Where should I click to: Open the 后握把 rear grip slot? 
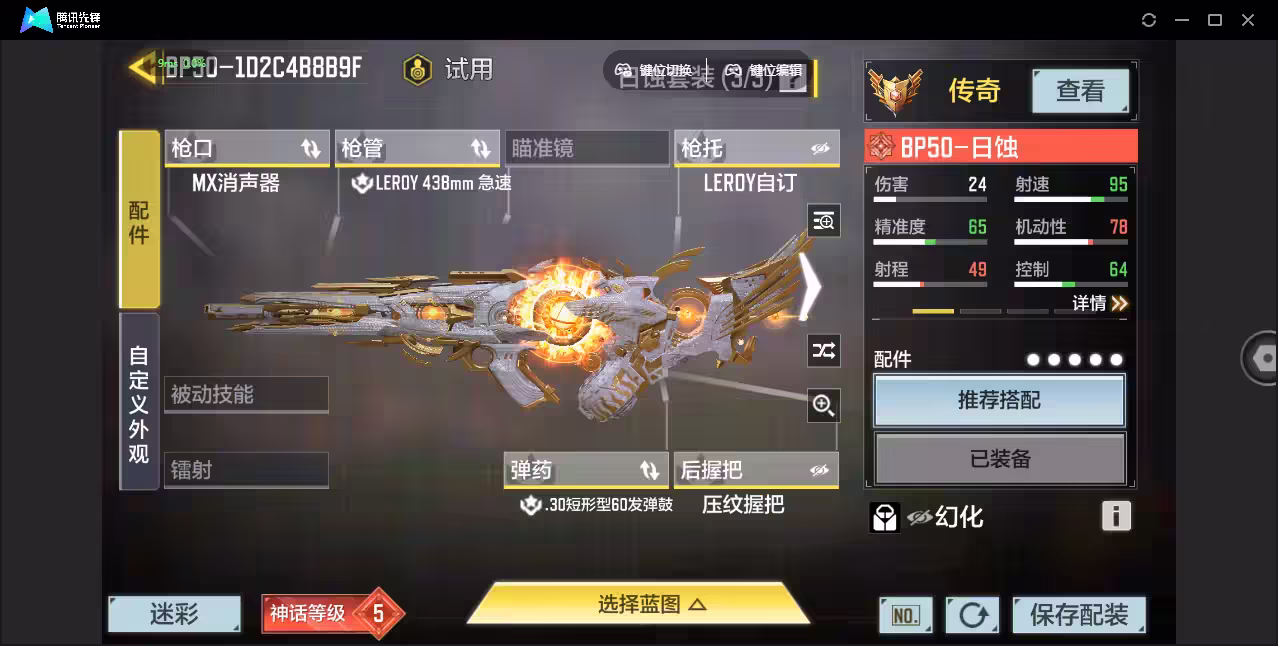pyautogui.click(x=756, y=470)
